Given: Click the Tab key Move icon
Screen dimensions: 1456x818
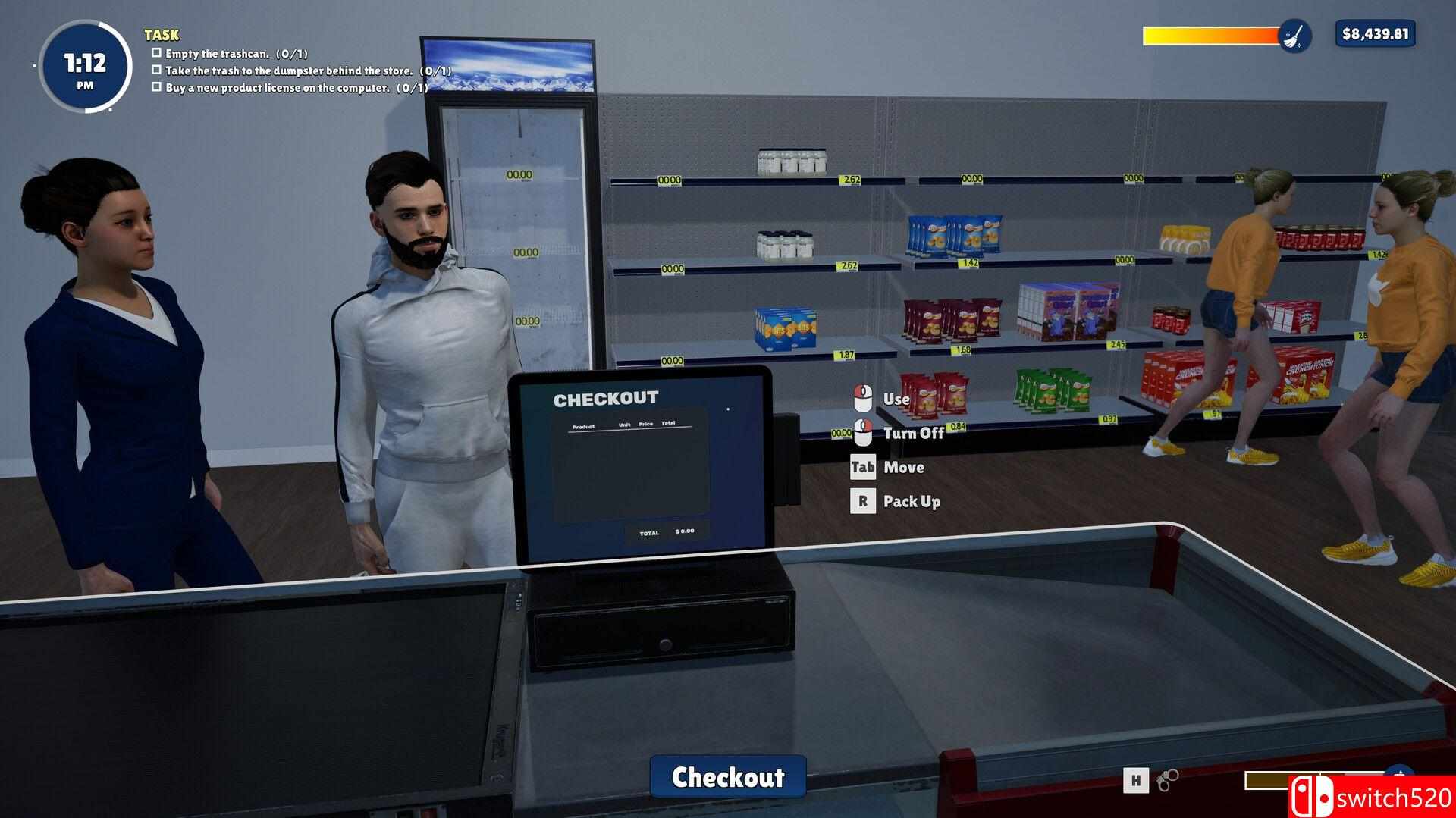Looking at the screenshot, I should (x=864, y=467).
